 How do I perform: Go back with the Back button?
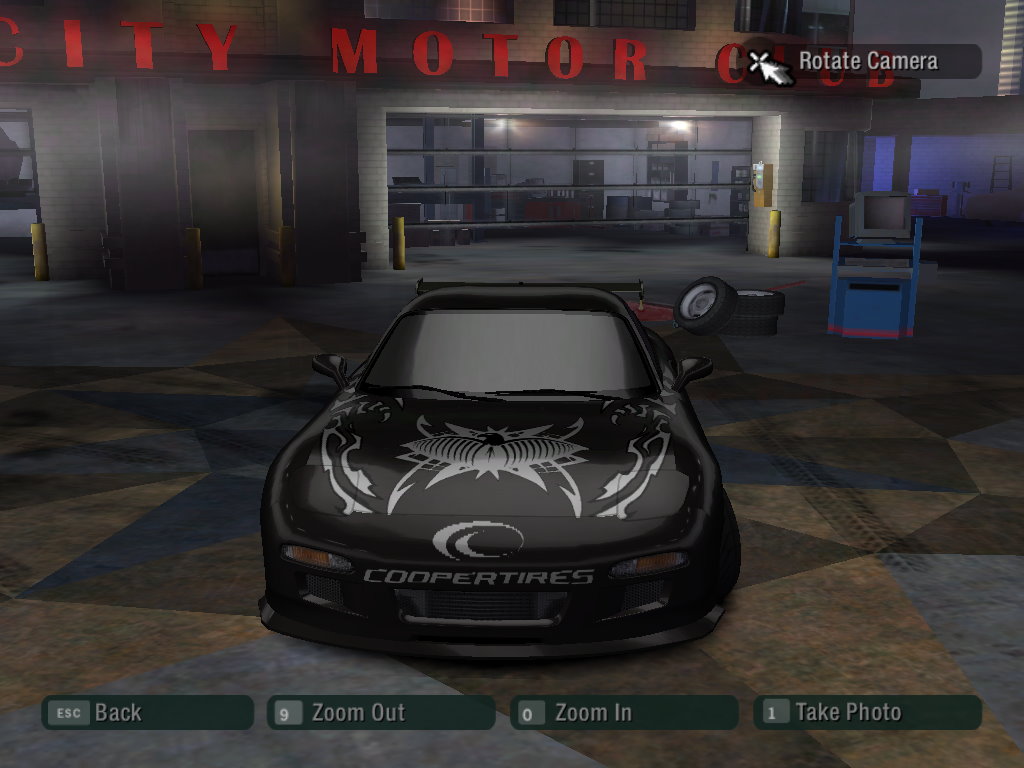click(147, 713)
